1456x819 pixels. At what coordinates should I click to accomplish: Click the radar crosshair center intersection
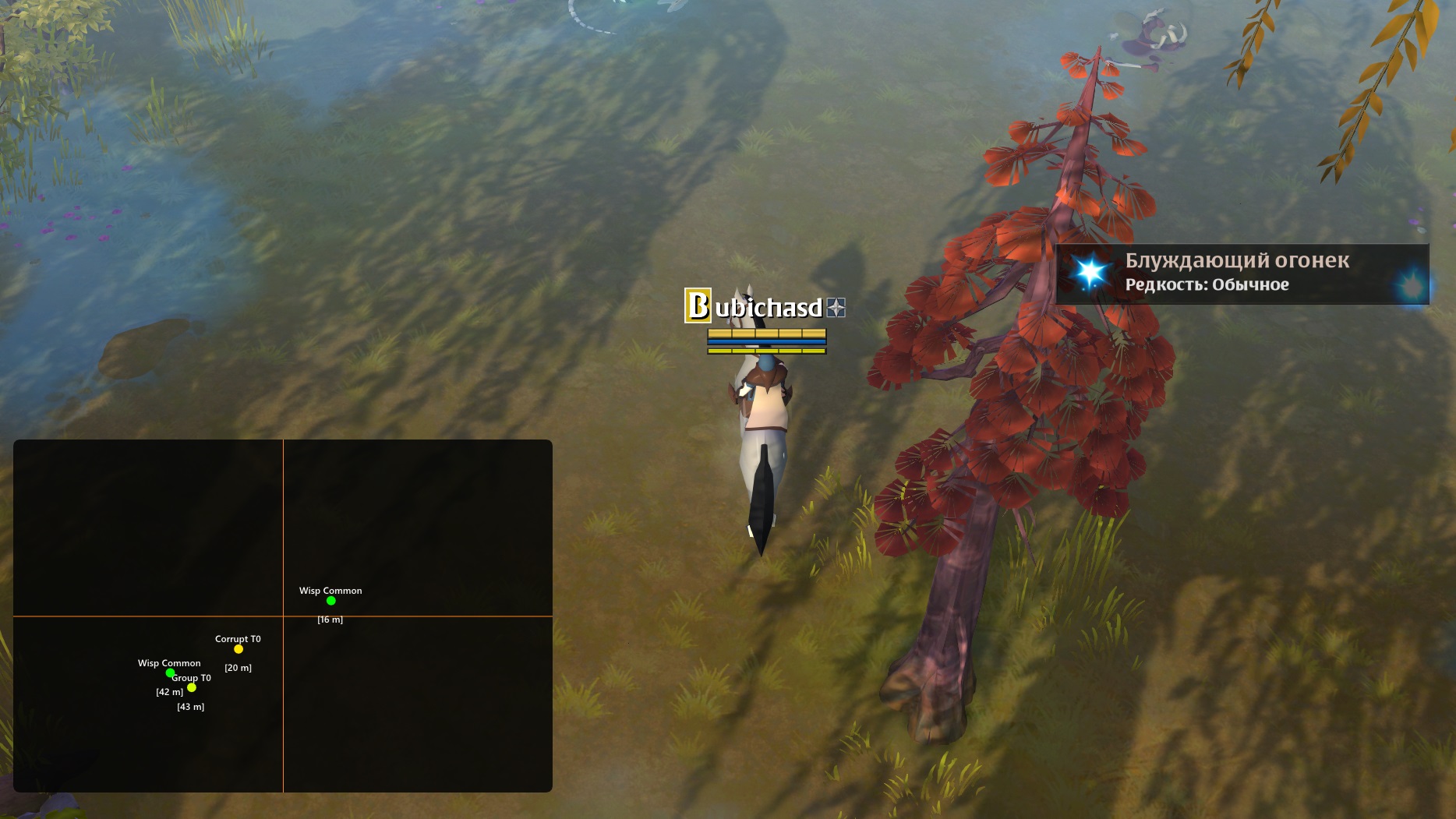284,617
